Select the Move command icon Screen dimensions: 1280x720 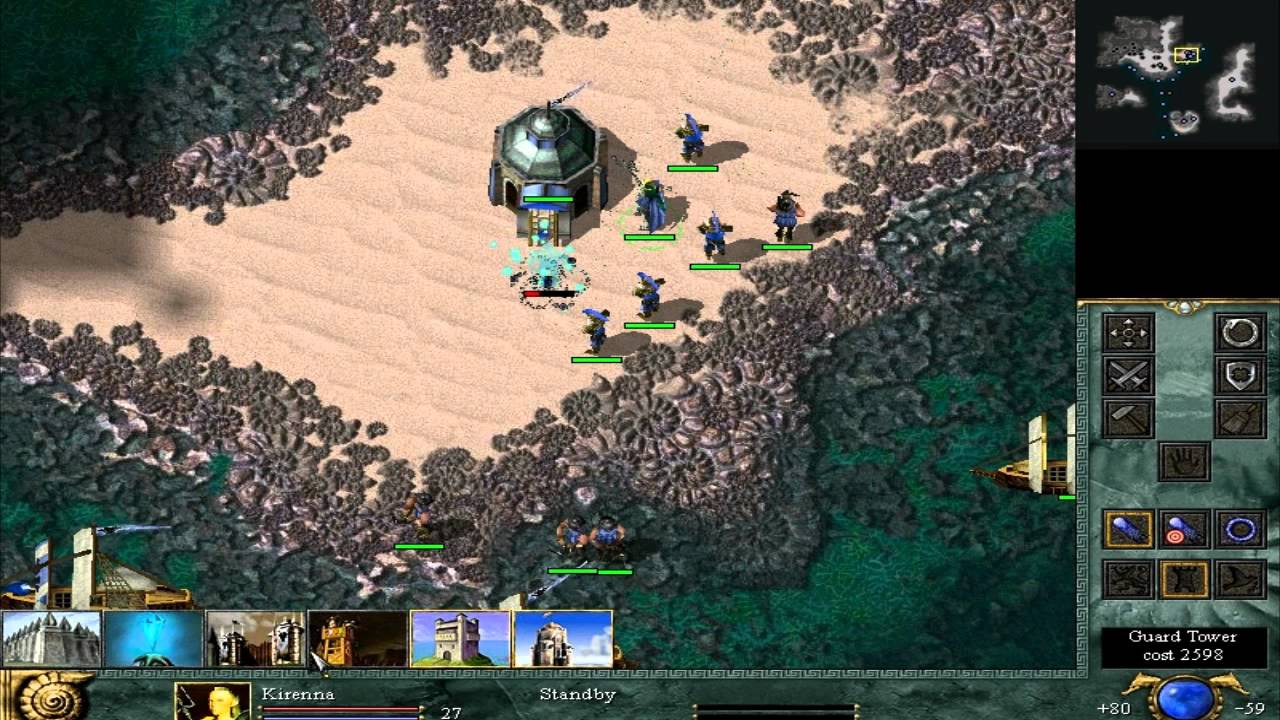[1128, 332]
